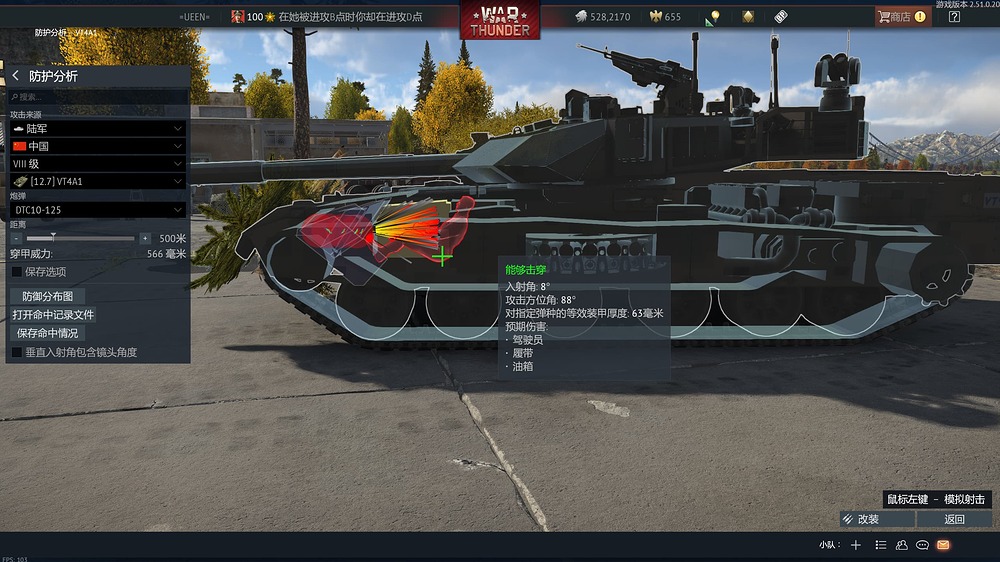Viewport: 1000px width, 562px height.
Task: Click the 改装 modifications button
Action: click(877, 519)
